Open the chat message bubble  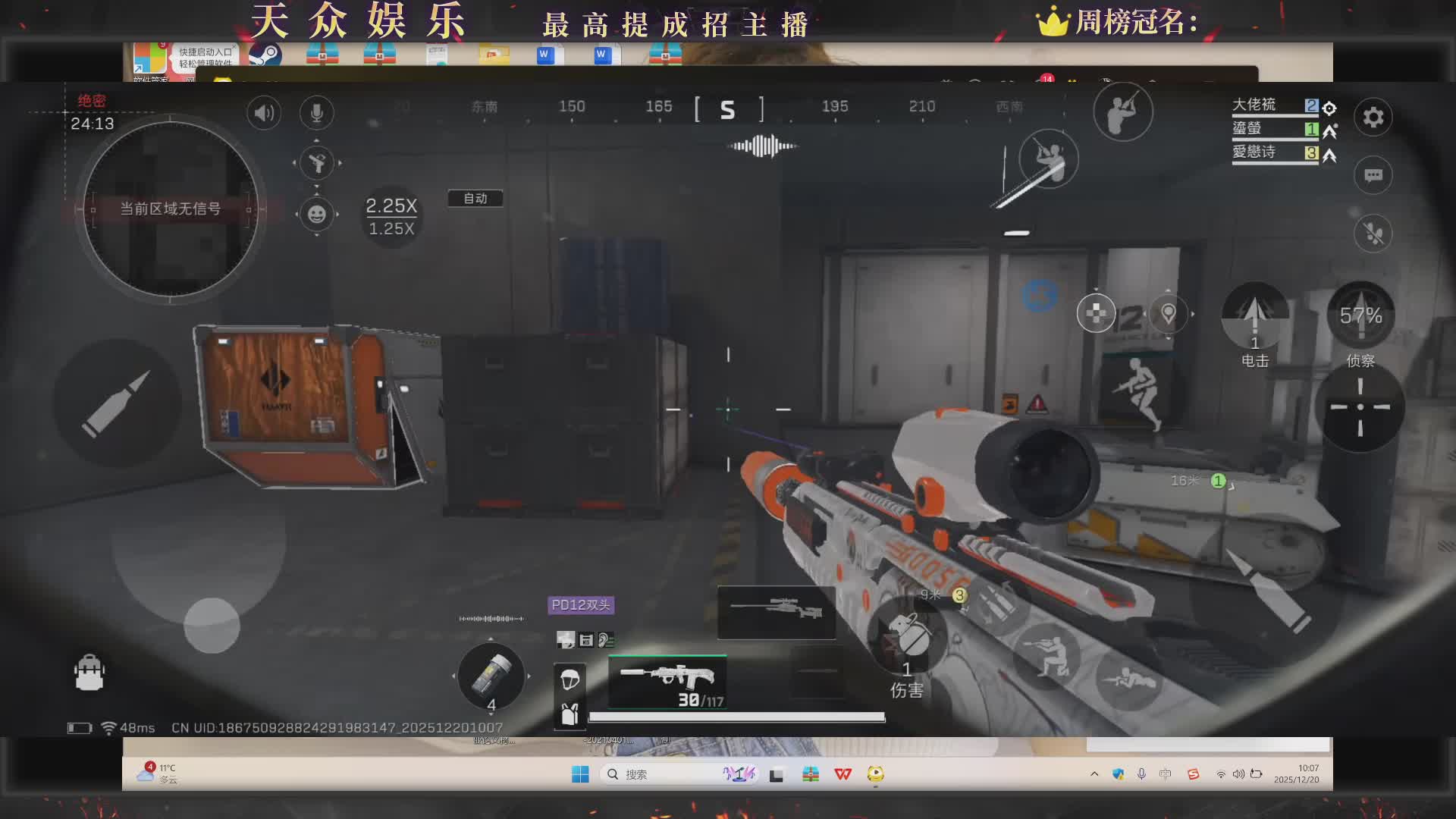click(1373, 176)
